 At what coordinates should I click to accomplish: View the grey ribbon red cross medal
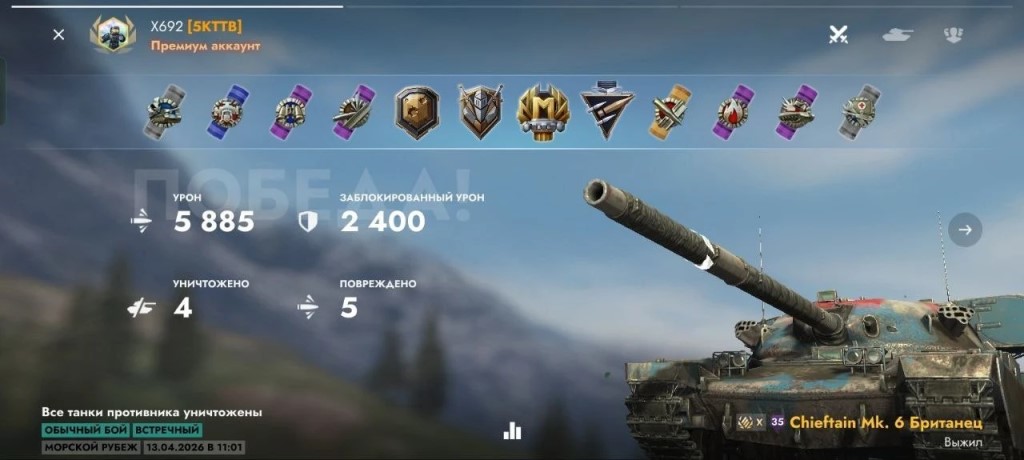click(858, 111)
